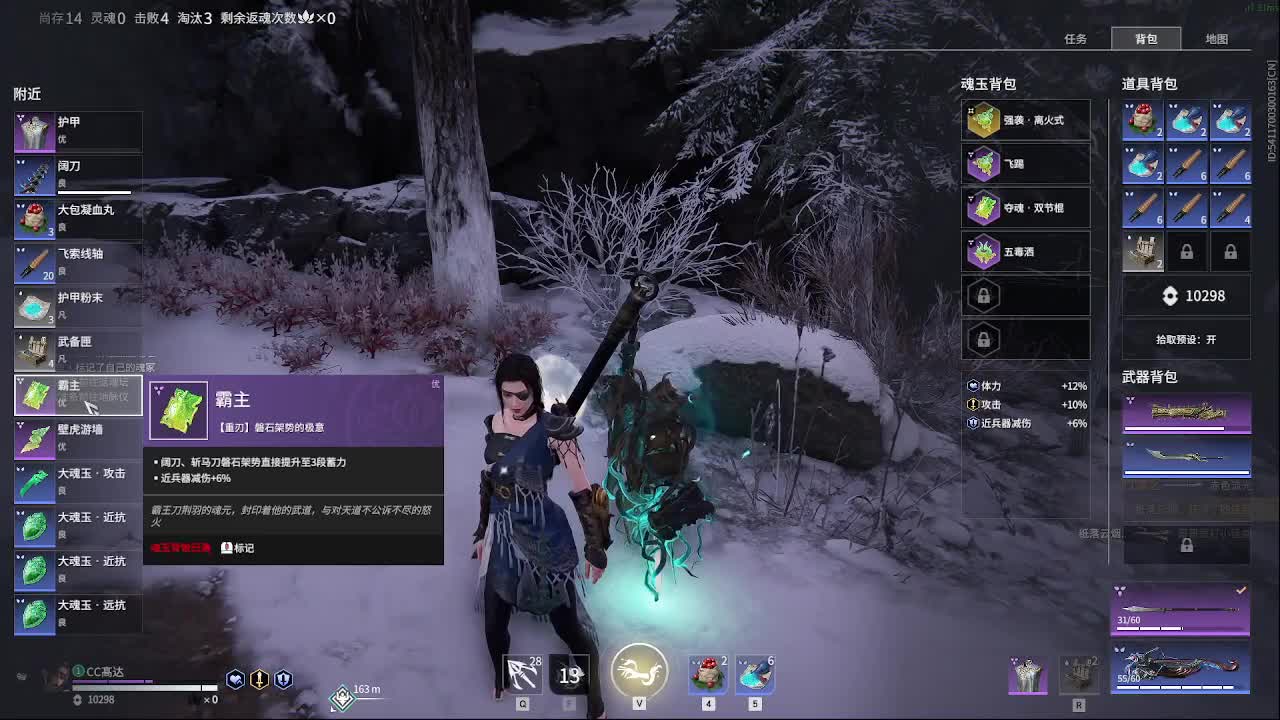Take the 护甲粉末 from the nearby list
The image size is (1280, 720).
pyautogui.click(x=78, y=307)
